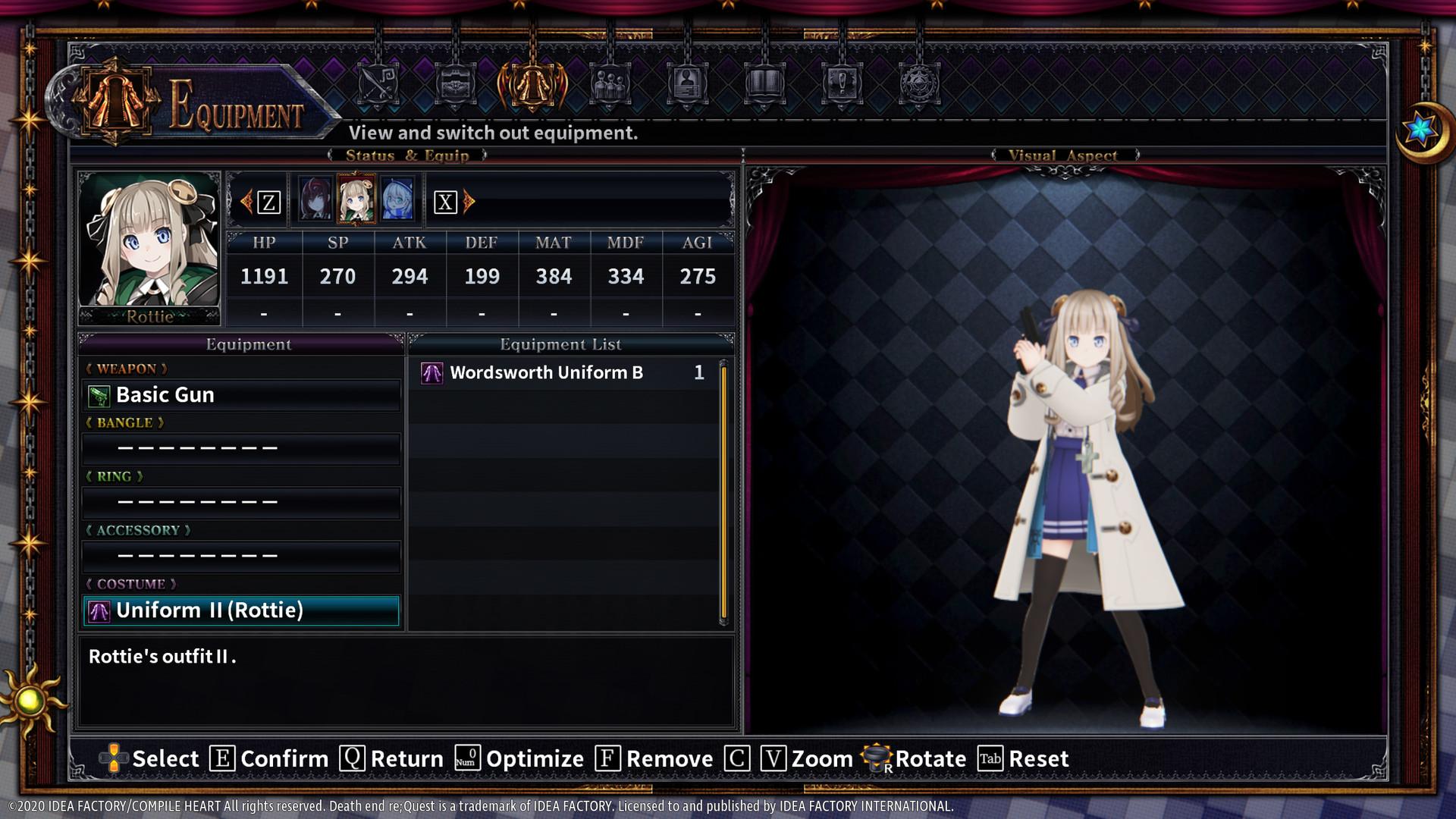Open the three-figure party menu icon
1456x819 pixels.
[x=610, y=85]
